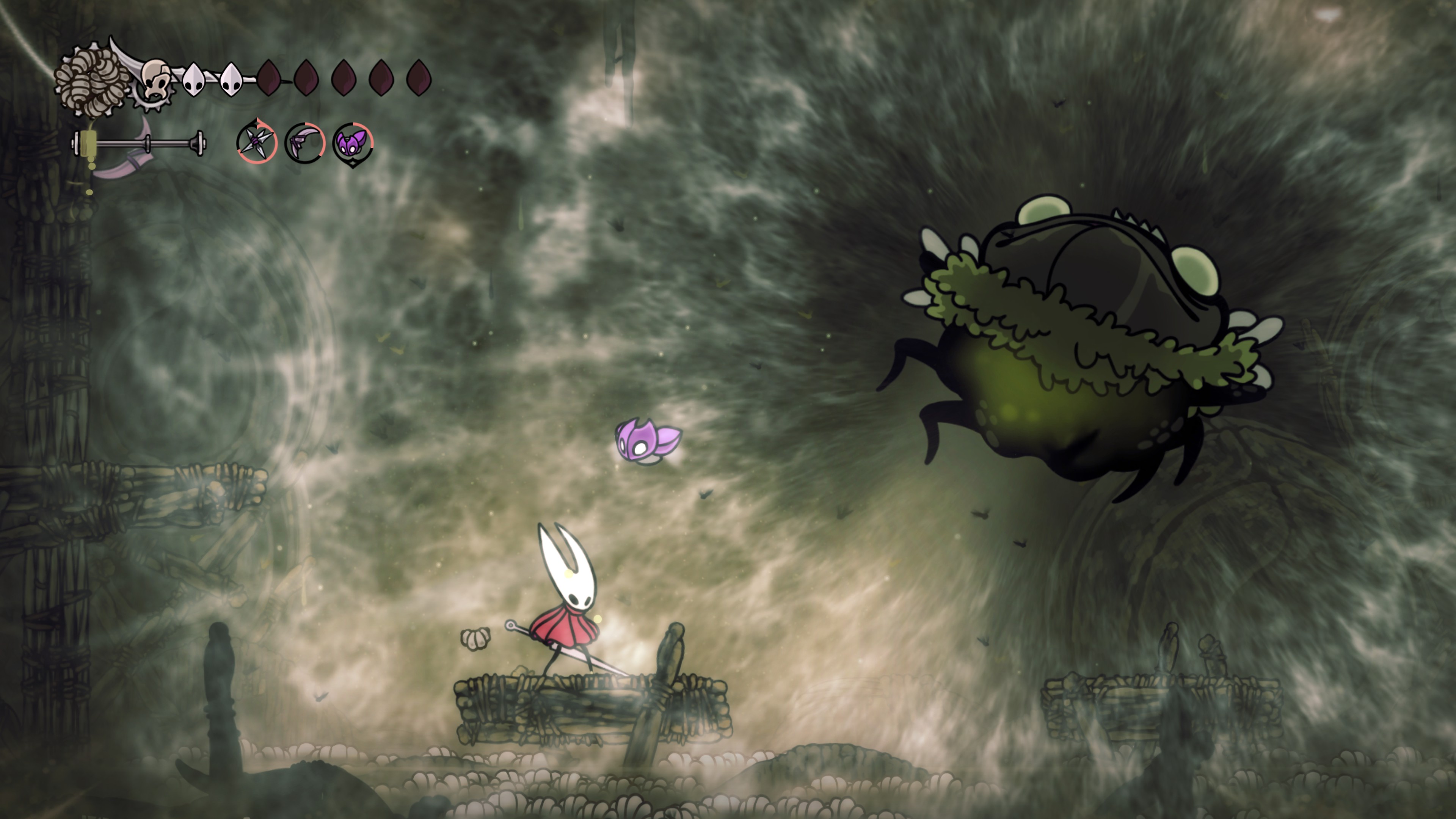
Task: Select the four-pointed shuriken tool icon
Action: coord(257,141)
